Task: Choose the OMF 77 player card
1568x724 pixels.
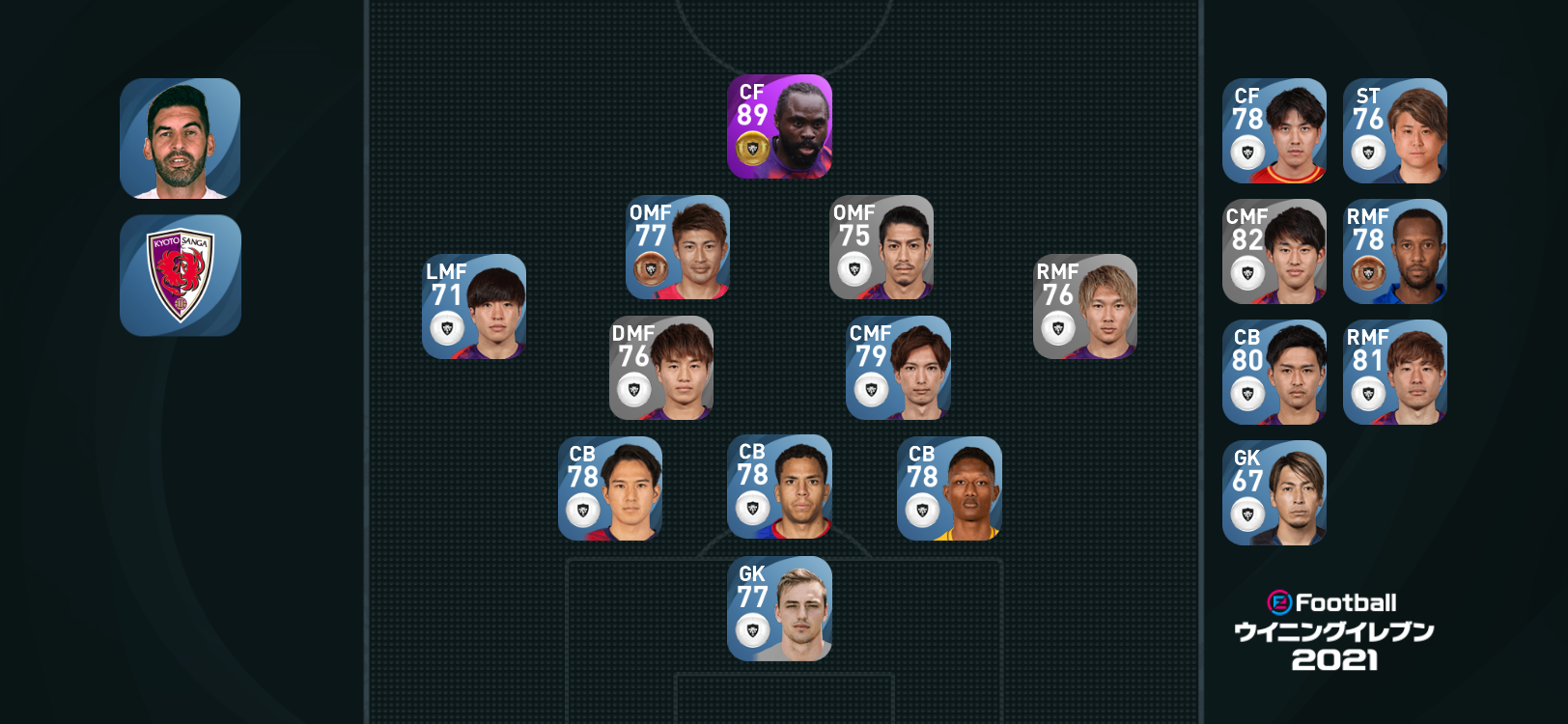Action: (x=678, y=247)
